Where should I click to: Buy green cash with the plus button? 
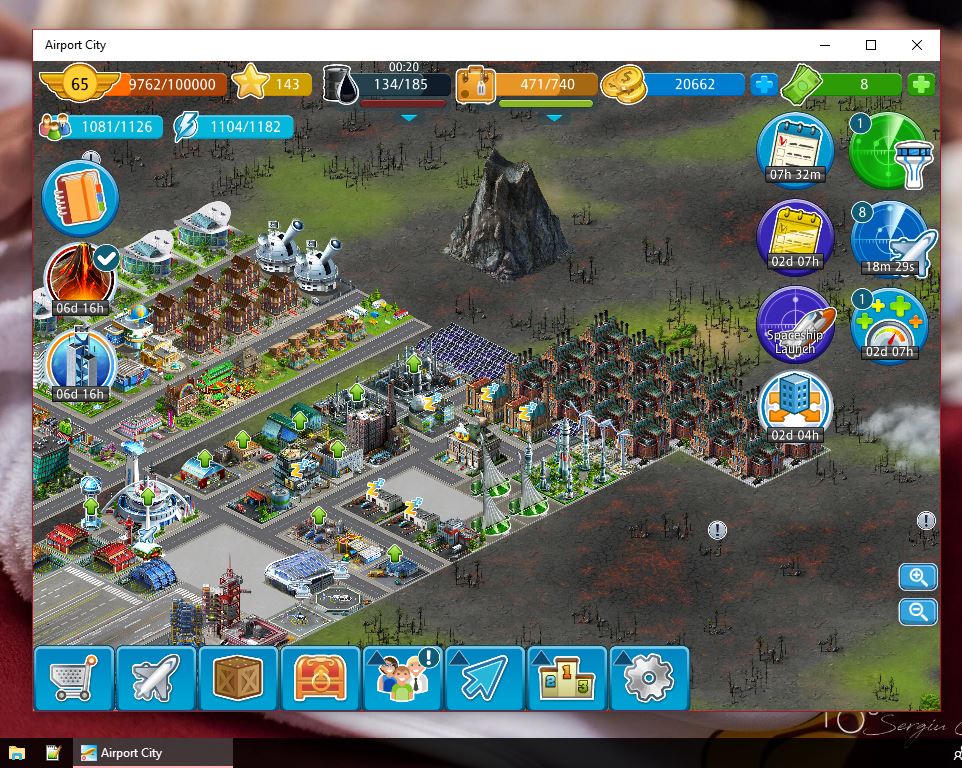(x=921, y=85)
